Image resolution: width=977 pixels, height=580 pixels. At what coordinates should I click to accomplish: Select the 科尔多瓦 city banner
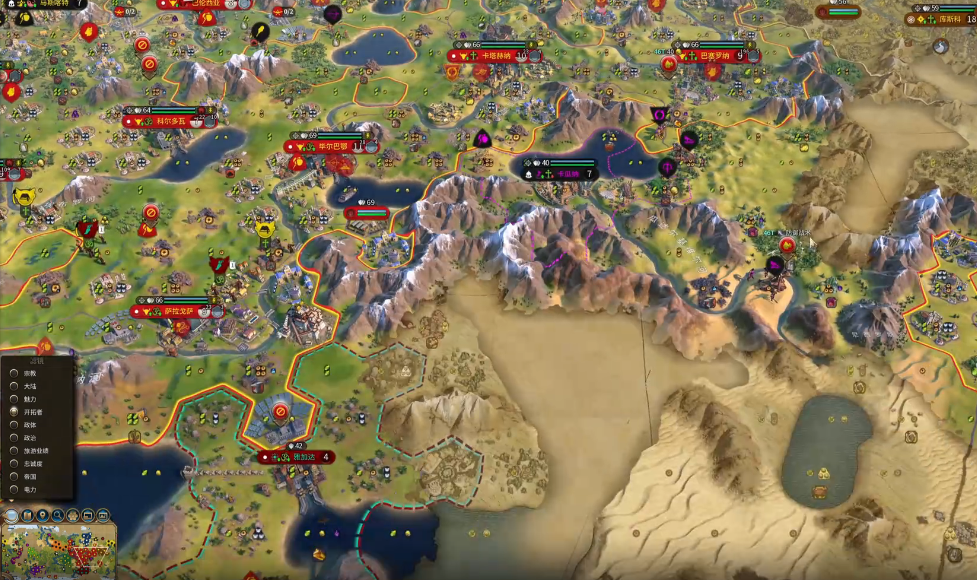coord(172,121)
